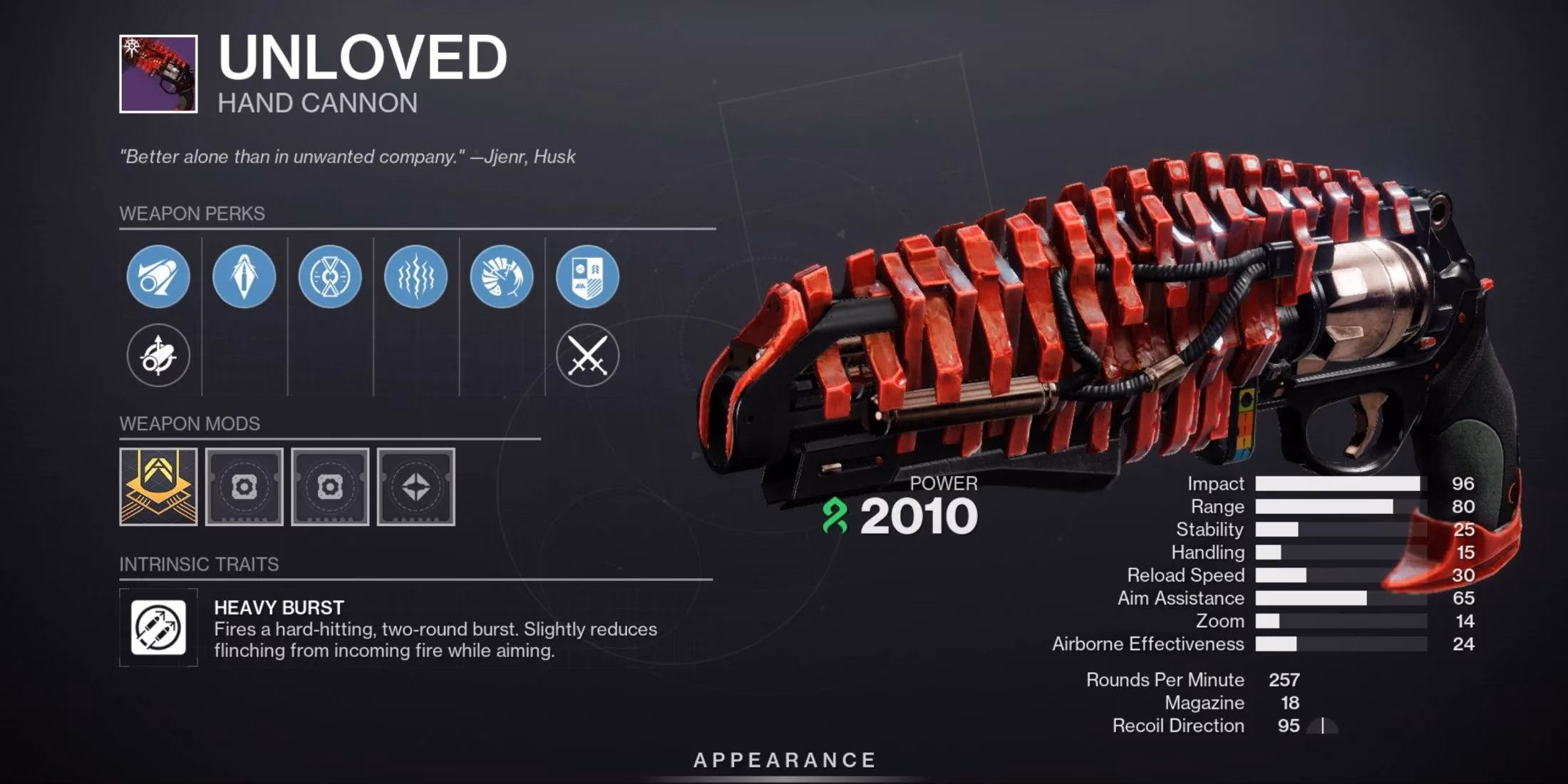Expand the first empty weapon mod socket

coord(244,487)
